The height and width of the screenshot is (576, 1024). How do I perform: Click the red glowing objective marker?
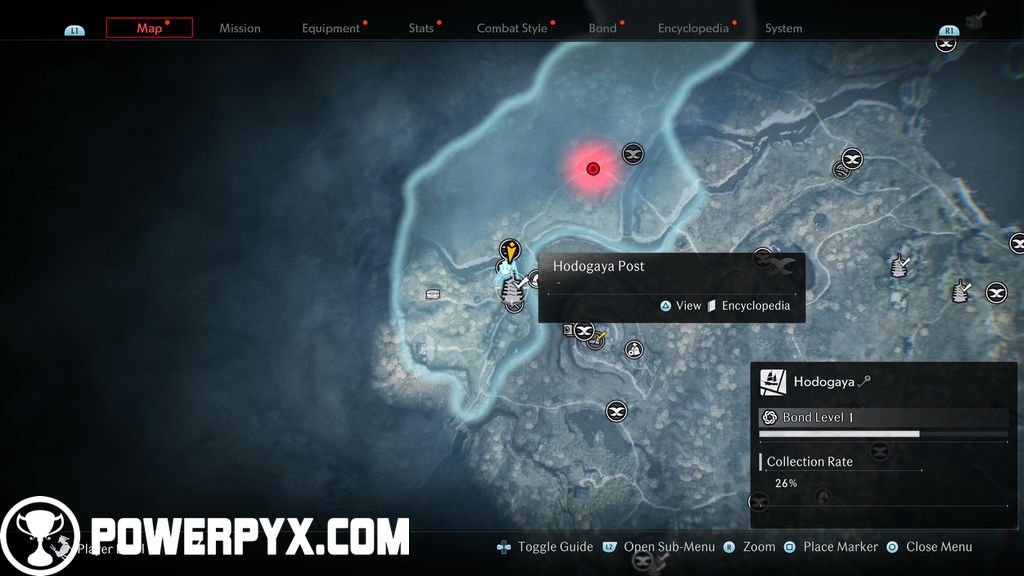click(x=593, y=168)
